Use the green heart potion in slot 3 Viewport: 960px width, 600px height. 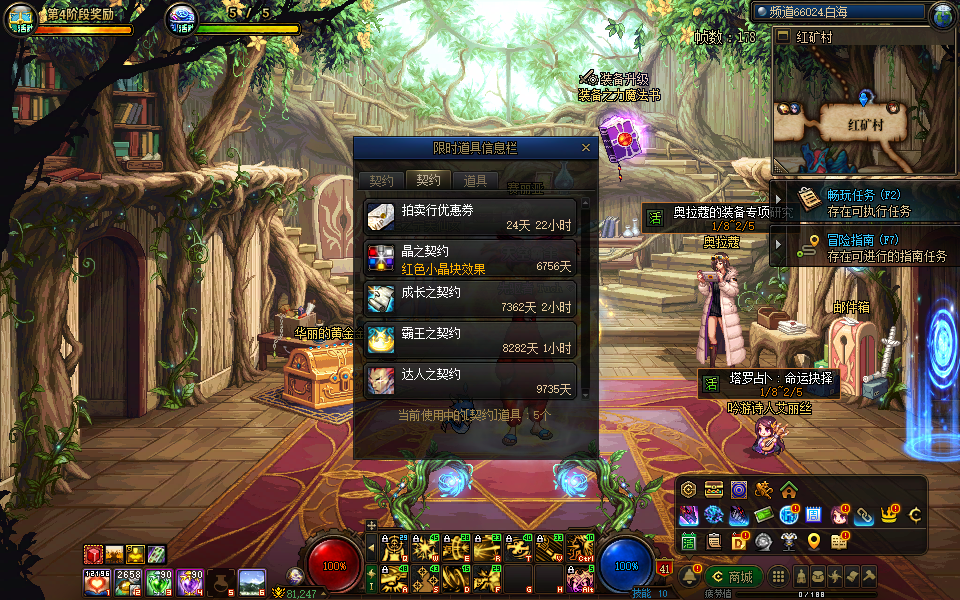(x=160, y=582)
